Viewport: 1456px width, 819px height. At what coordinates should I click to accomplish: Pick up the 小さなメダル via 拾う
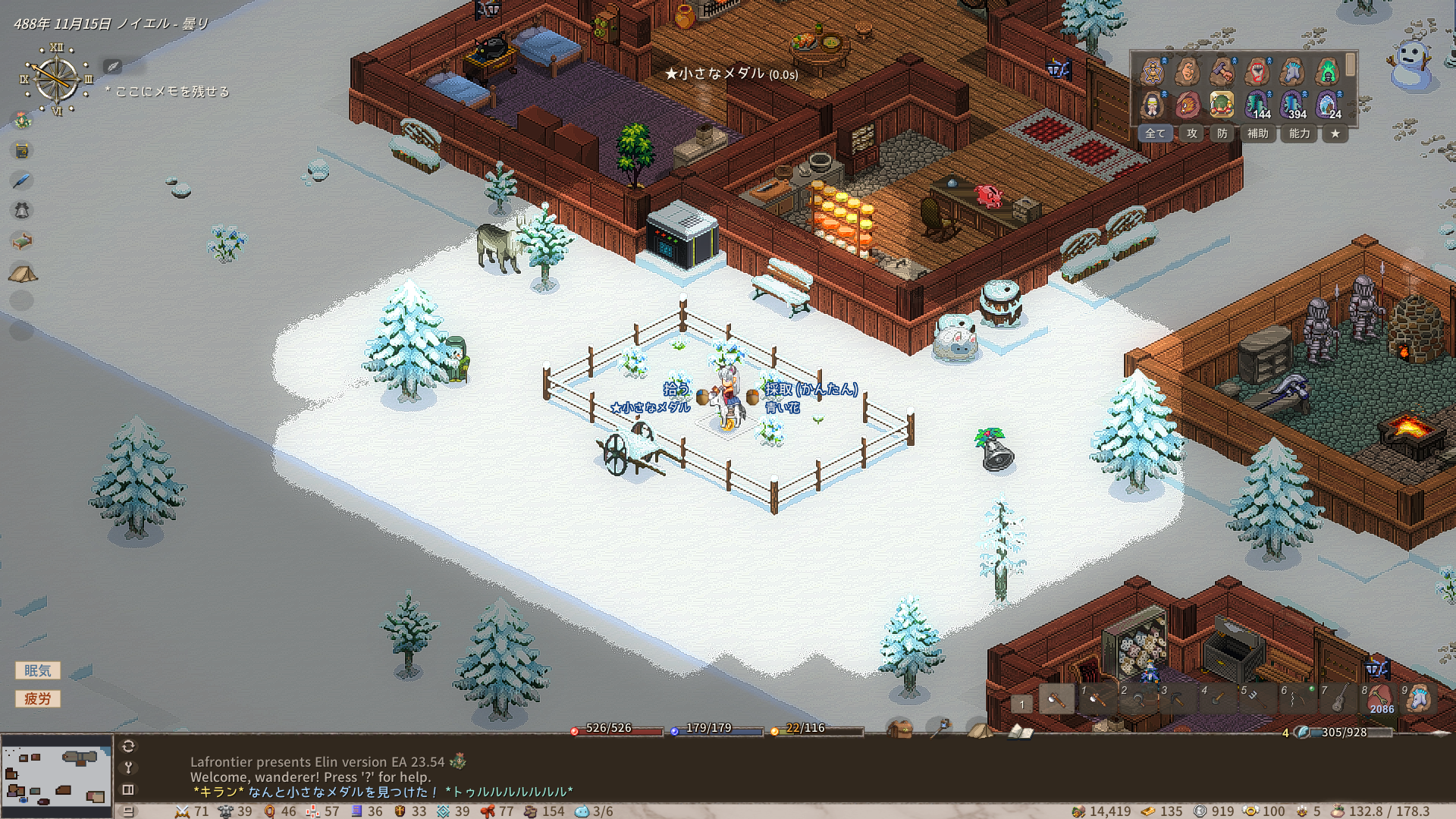click(x=676, y=389)
